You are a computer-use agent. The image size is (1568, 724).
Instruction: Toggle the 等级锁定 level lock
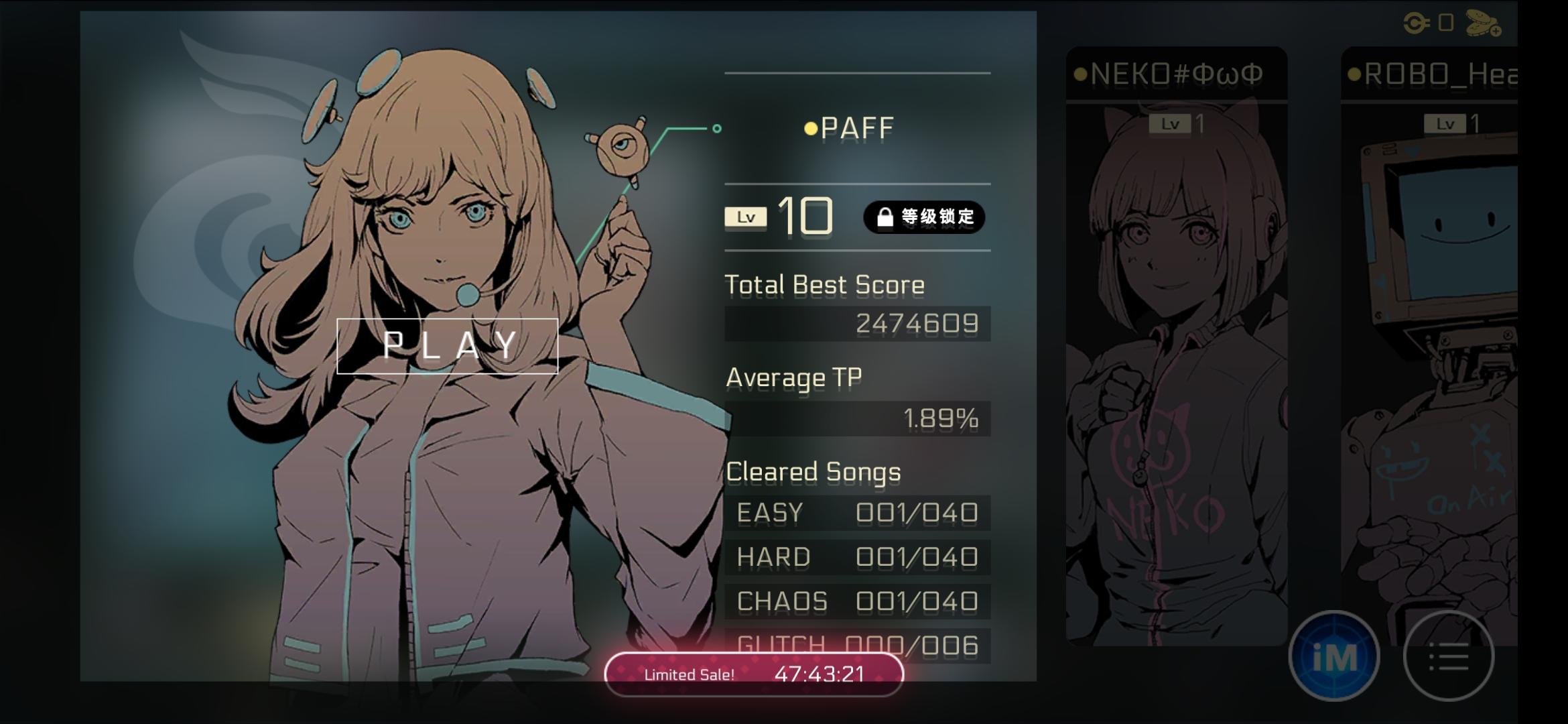(x=925, y=216)
